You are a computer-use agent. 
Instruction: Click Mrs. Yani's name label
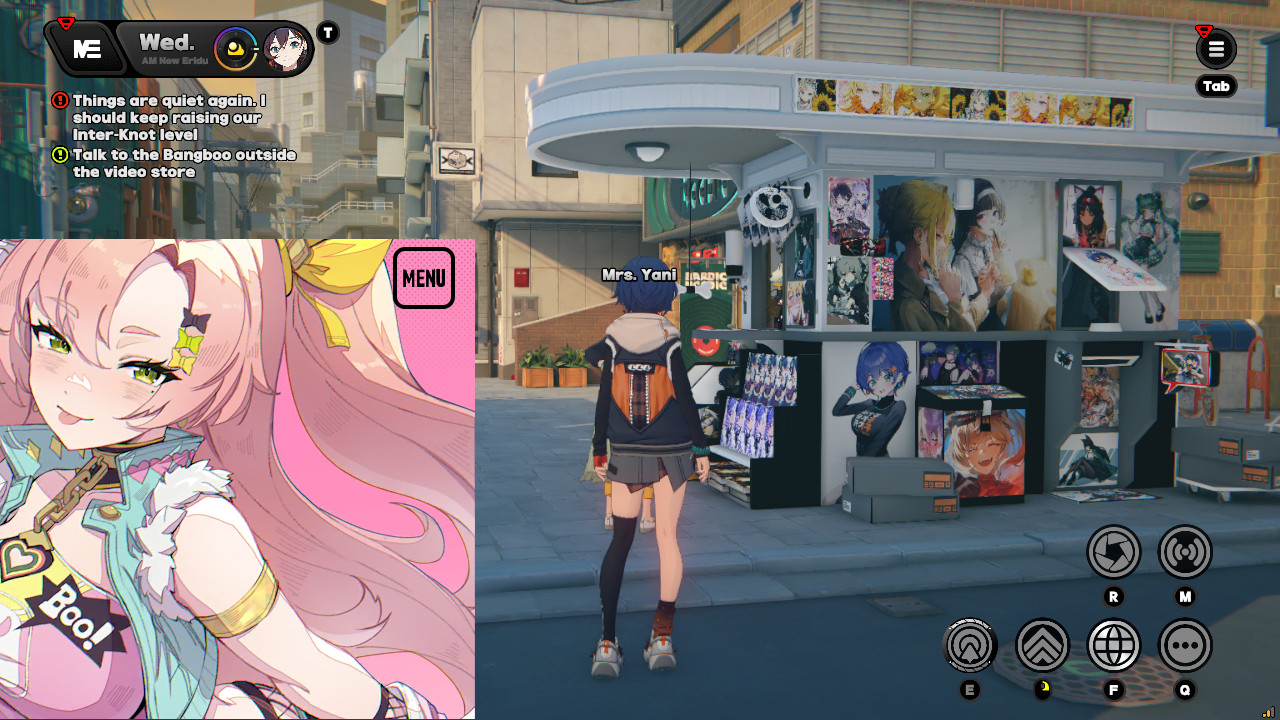click(x=640, y=274)
